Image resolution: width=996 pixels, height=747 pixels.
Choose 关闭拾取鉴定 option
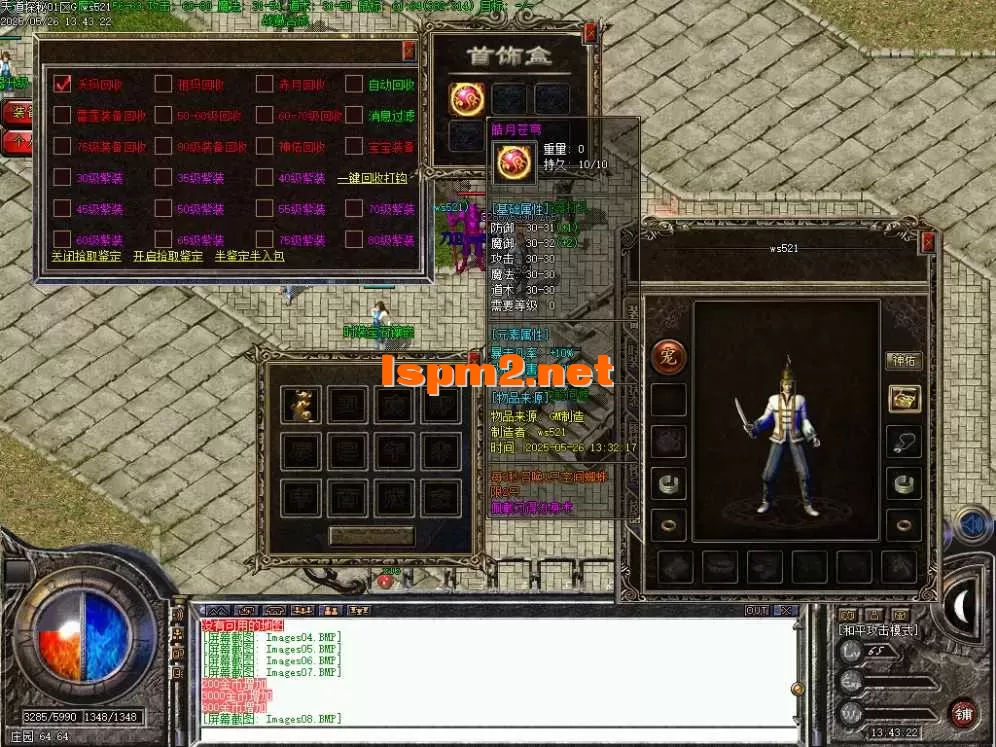[x=85, y=256]
